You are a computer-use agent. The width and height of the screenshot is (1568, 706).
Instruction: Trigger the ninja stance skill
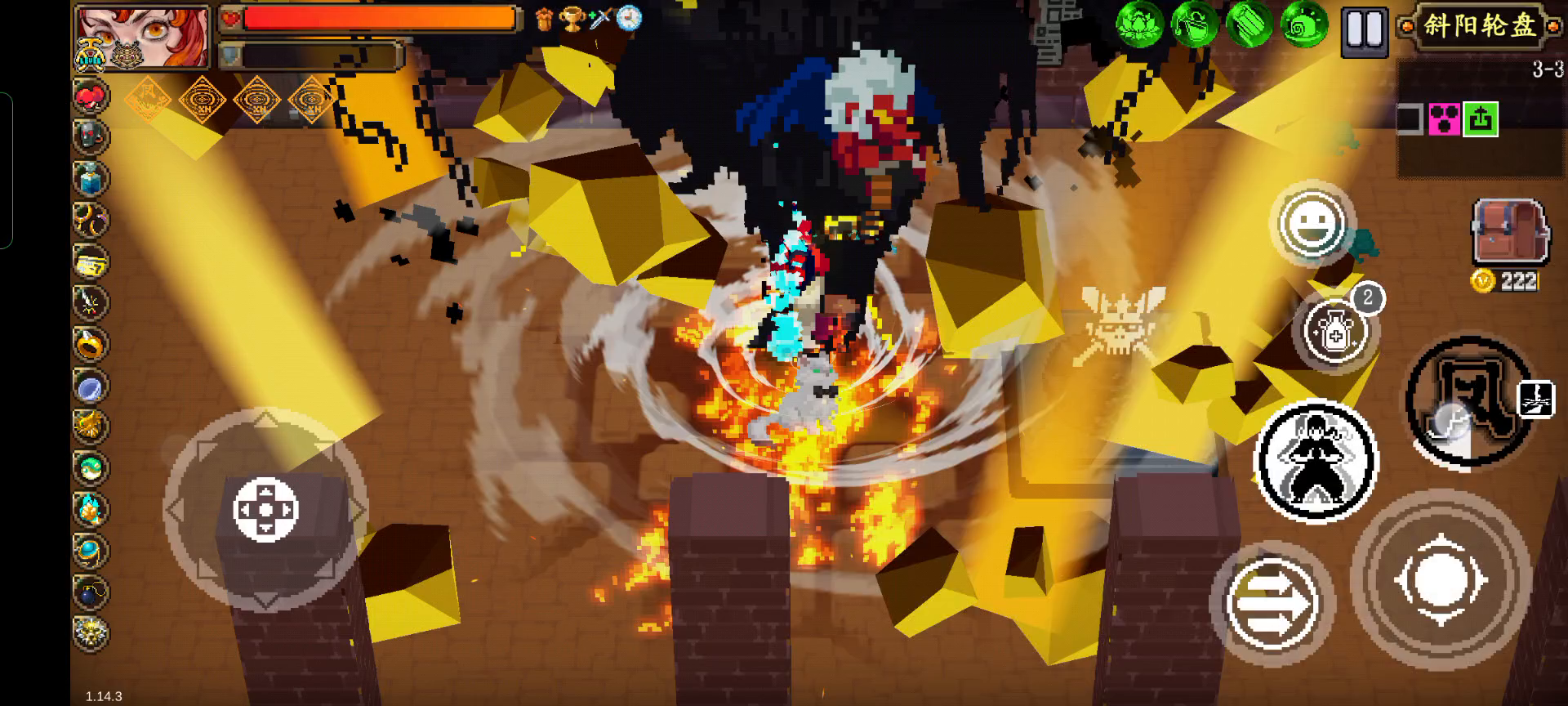[1315, 461]
